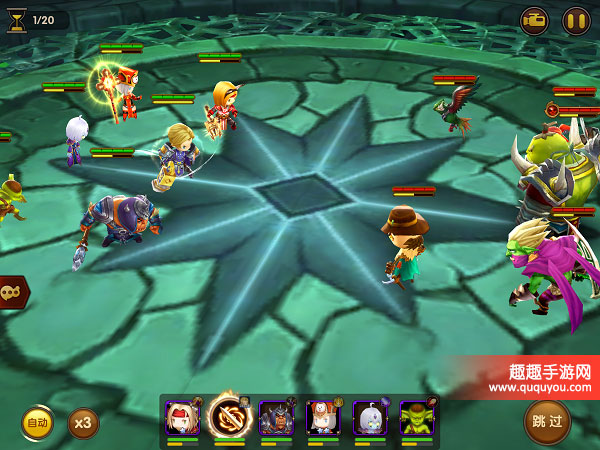Select the white ghost hero portrait
Screen dimensions: 600x450
[x=368, y=418]
